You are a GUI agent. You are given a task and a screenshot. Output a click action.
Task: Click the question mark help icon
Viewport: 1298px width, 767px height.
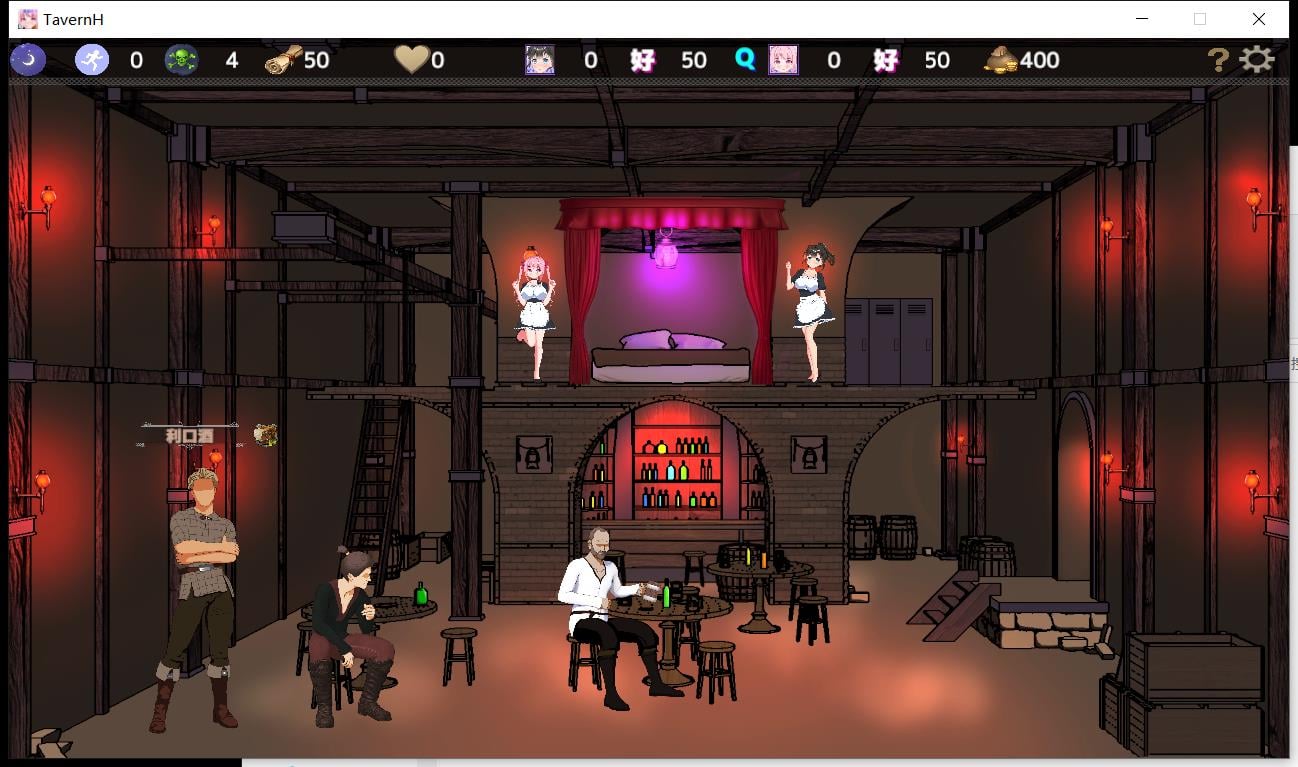pyautogui.click(x=1218, y=61)
